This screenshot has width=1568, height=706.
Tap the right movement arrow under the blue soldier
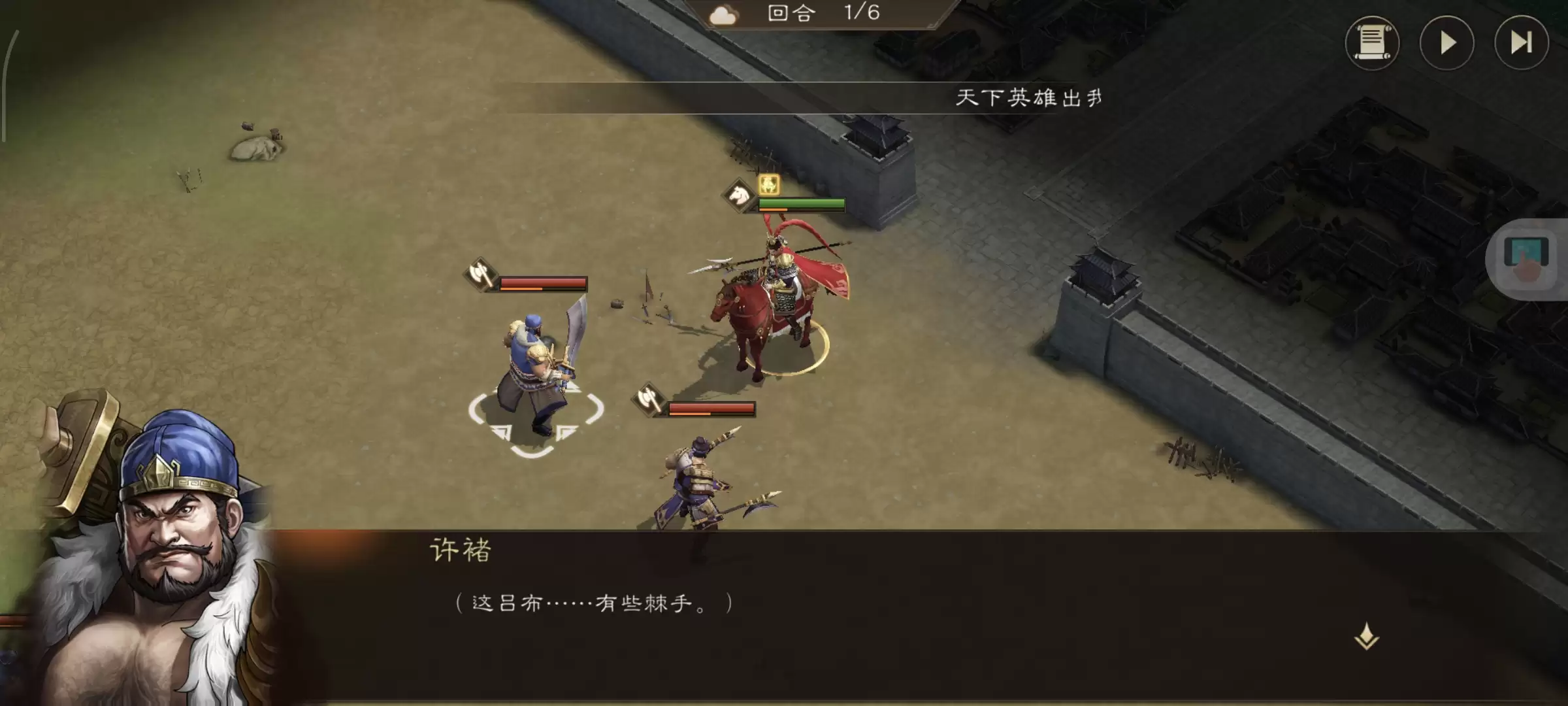point(564,431)
